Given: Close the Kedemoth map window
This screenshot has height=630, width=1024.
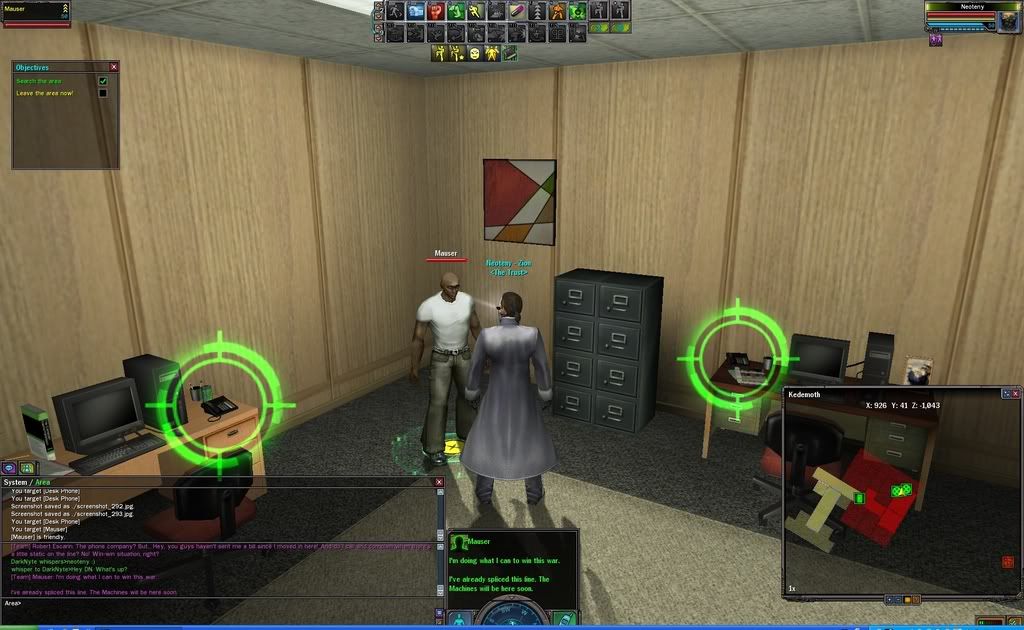Looking at the screenshot, I should pos(1016,393).
